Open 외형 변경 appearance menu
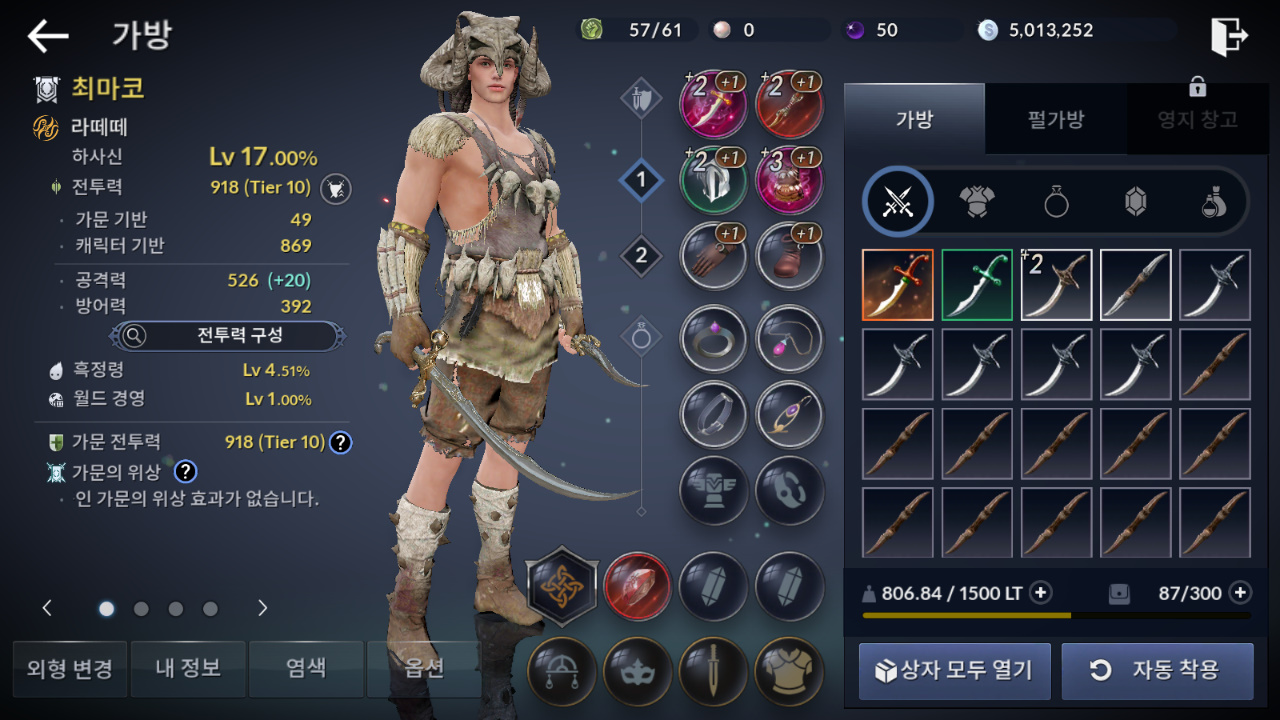1280x720 pixels. pos(70,669)
